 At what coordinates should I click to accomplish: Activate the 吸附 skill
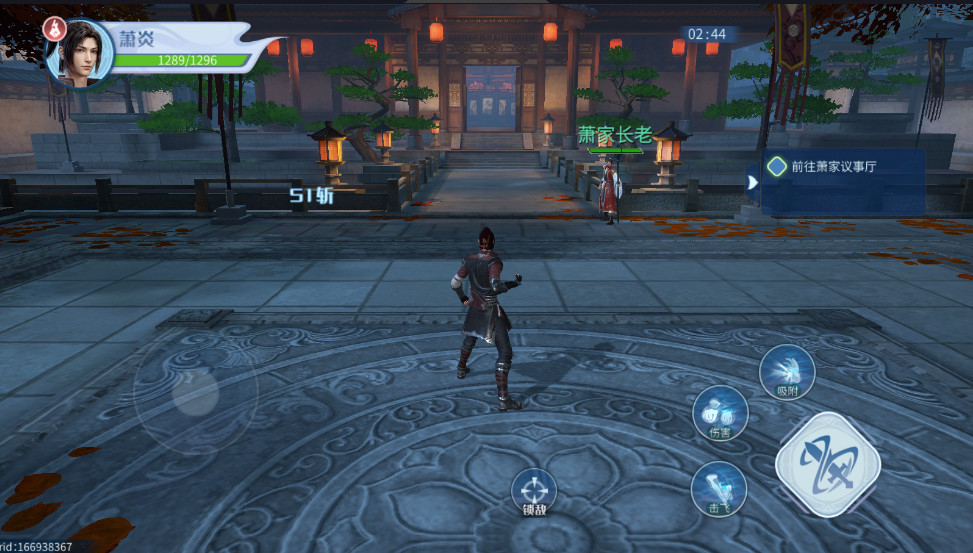(787, 371)
